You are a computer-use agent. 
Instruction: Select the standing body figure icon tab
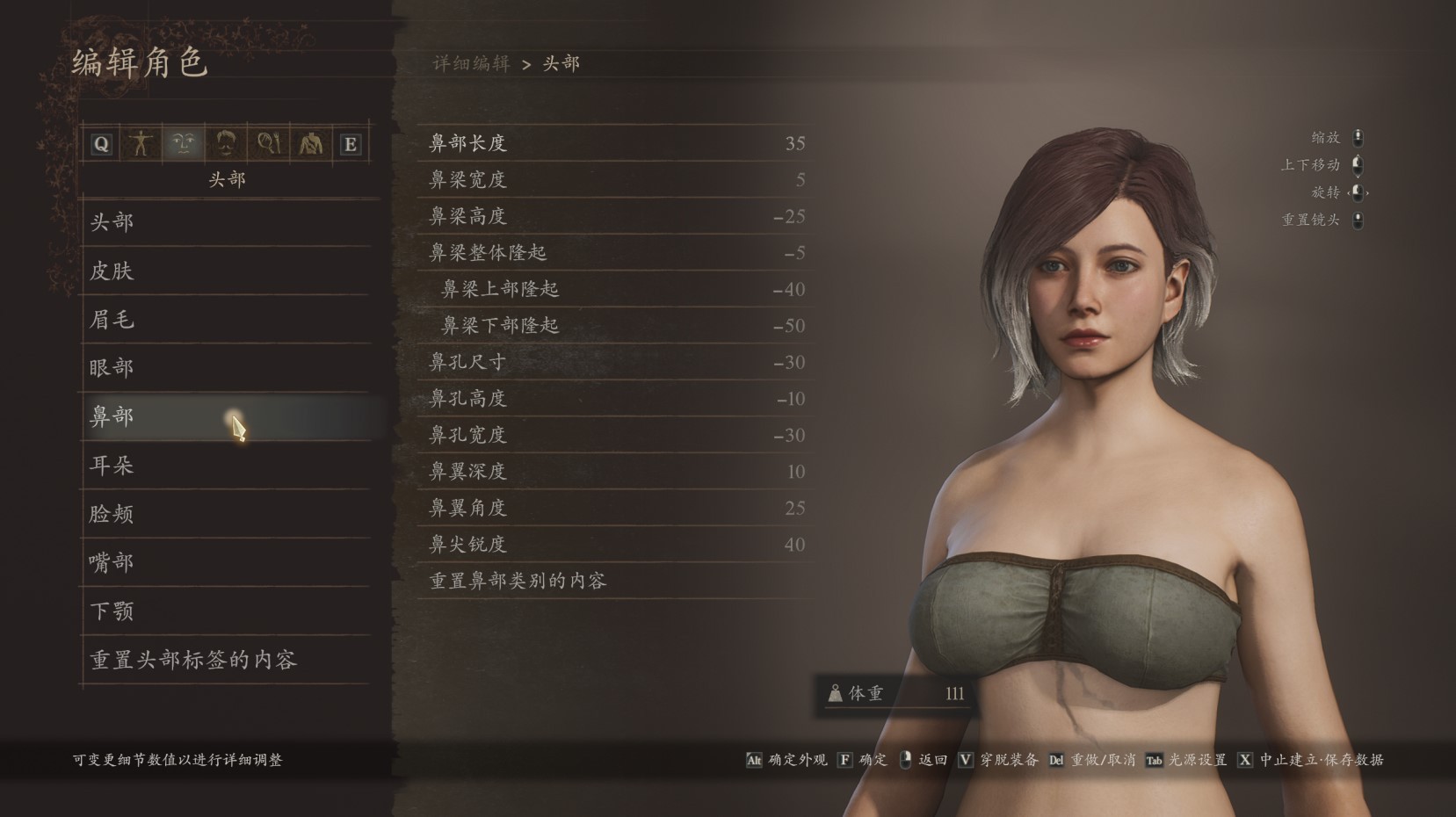click(141, 143)
